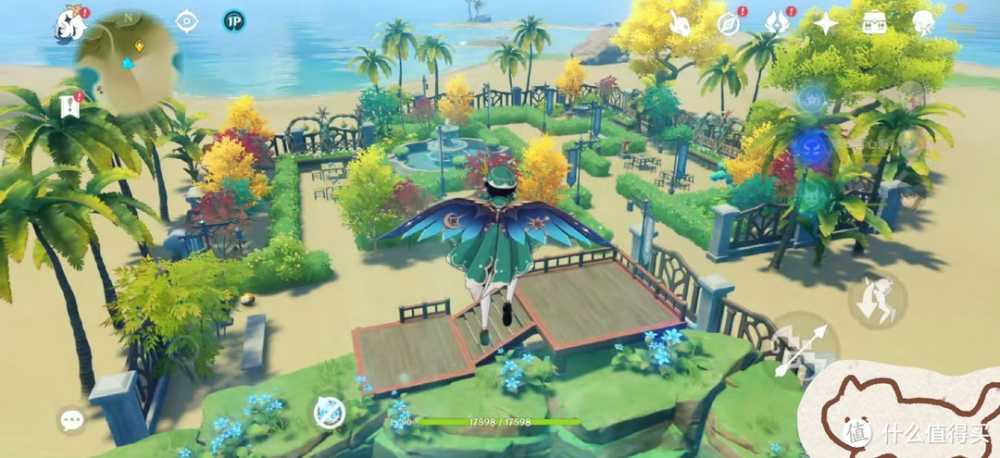Open the Paimon menu icon
1000x458 pixels.
(x=70, y=22)
